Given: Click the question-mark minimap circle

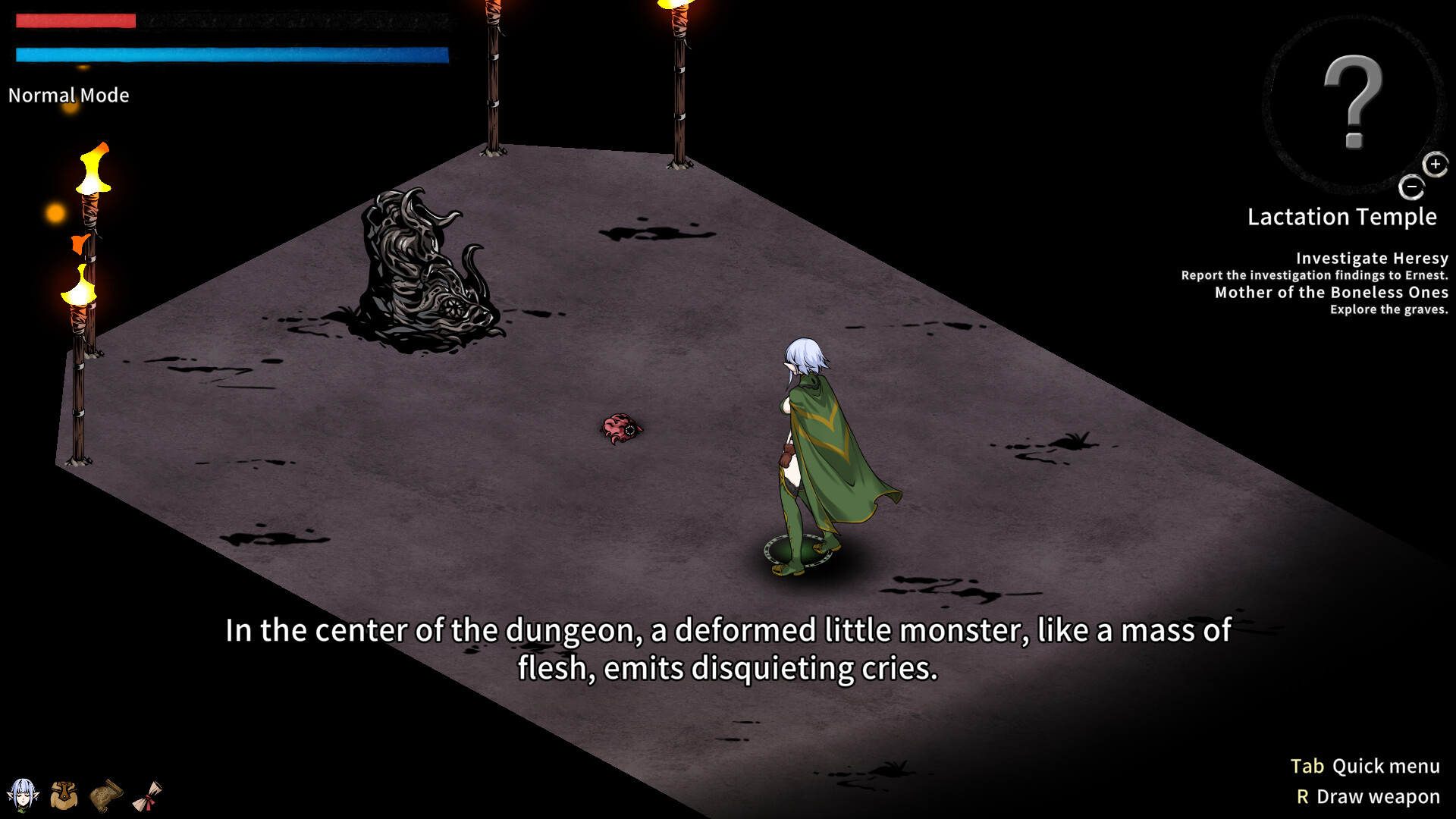Looking at the screenshot, I should (x=1352, y=102).
